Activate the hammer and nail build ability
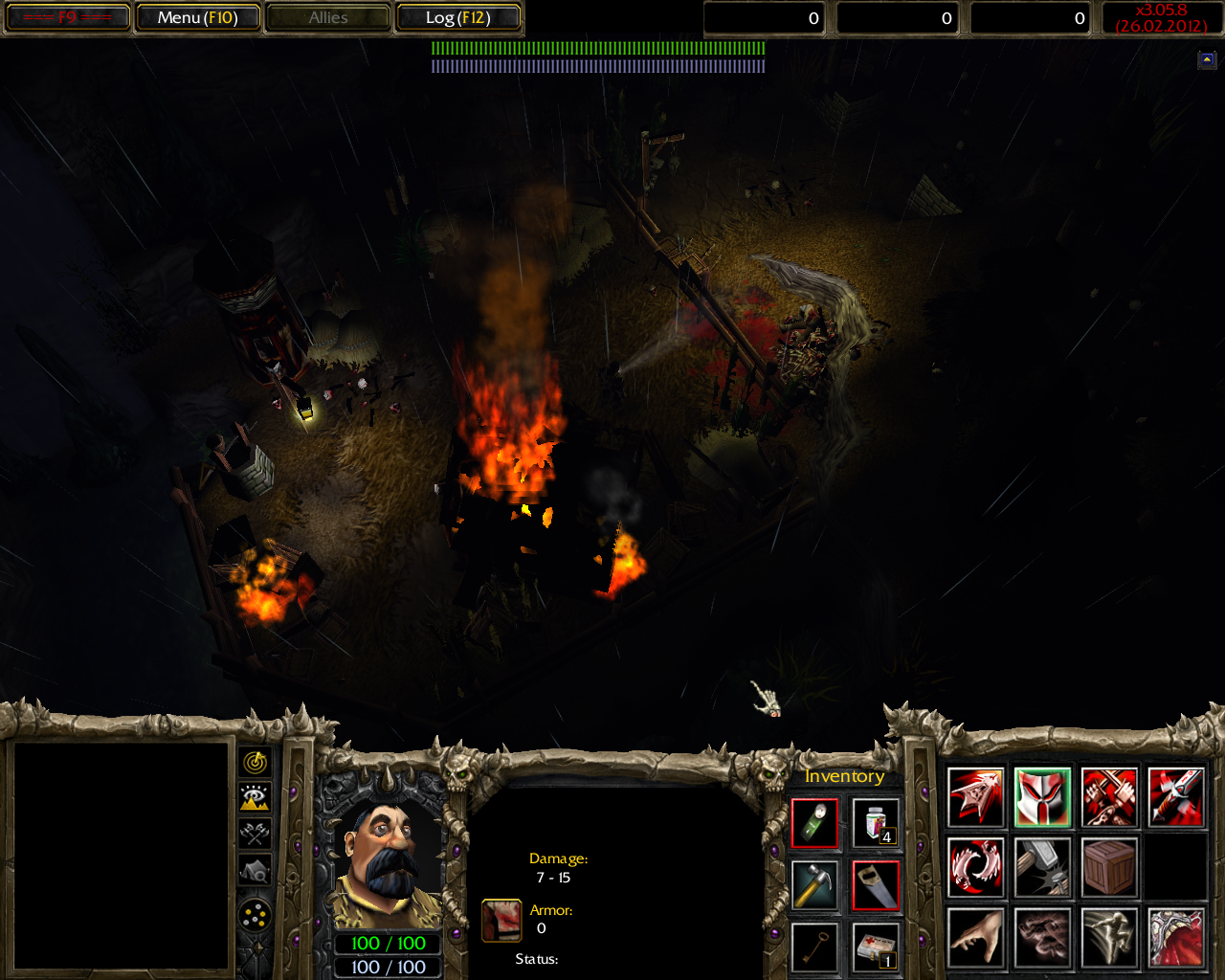 click(x=1042, y=867)
